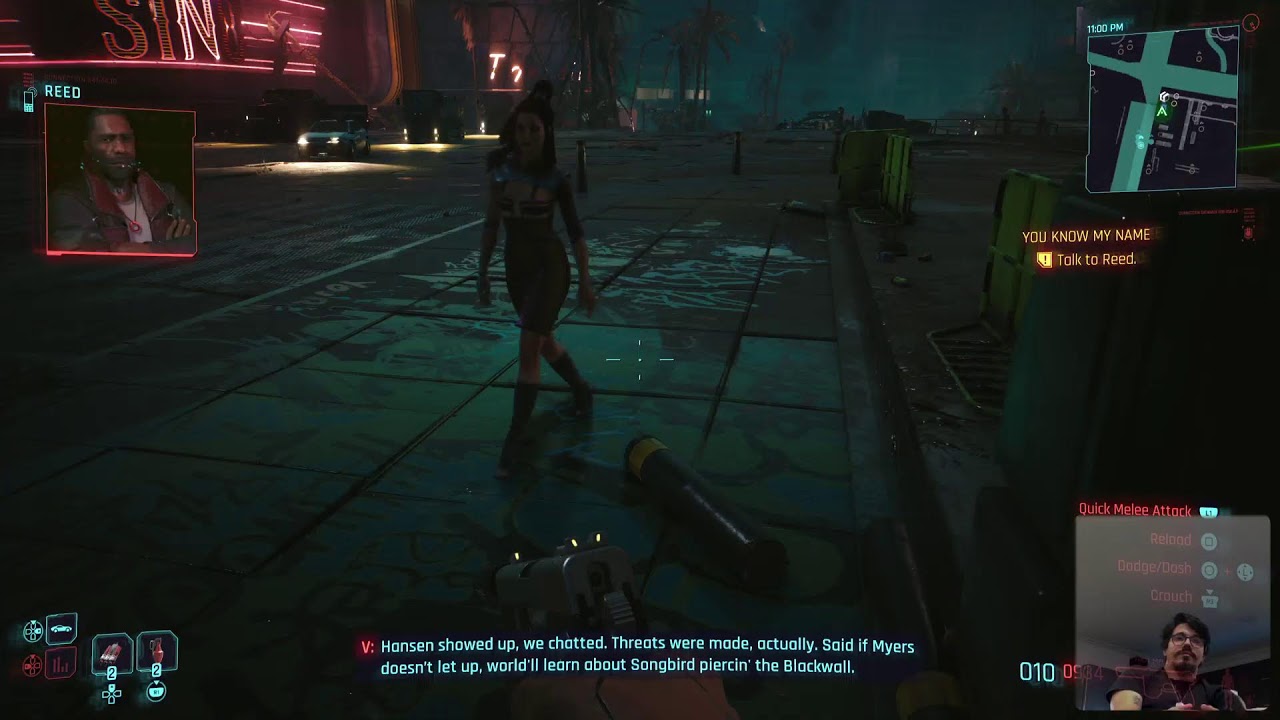Click the Talk to Reed objective
This screenshot has width=1280, height=720.
pos(1096,260)
